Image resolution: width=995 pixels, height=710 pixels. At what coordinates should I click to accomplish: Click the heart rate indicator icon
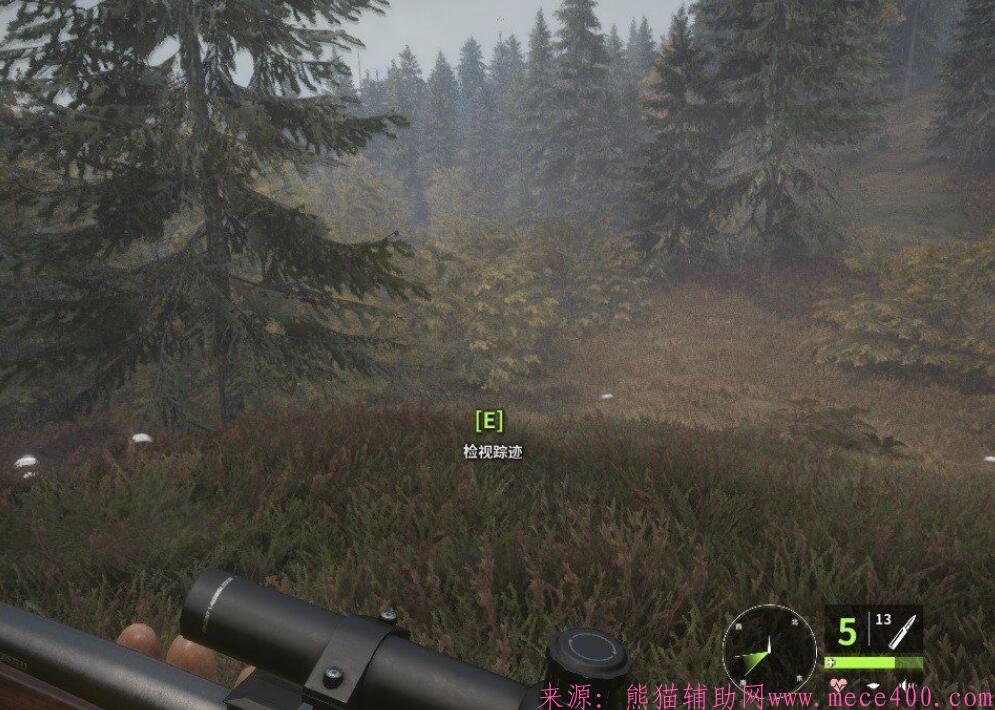pos(839,685)
